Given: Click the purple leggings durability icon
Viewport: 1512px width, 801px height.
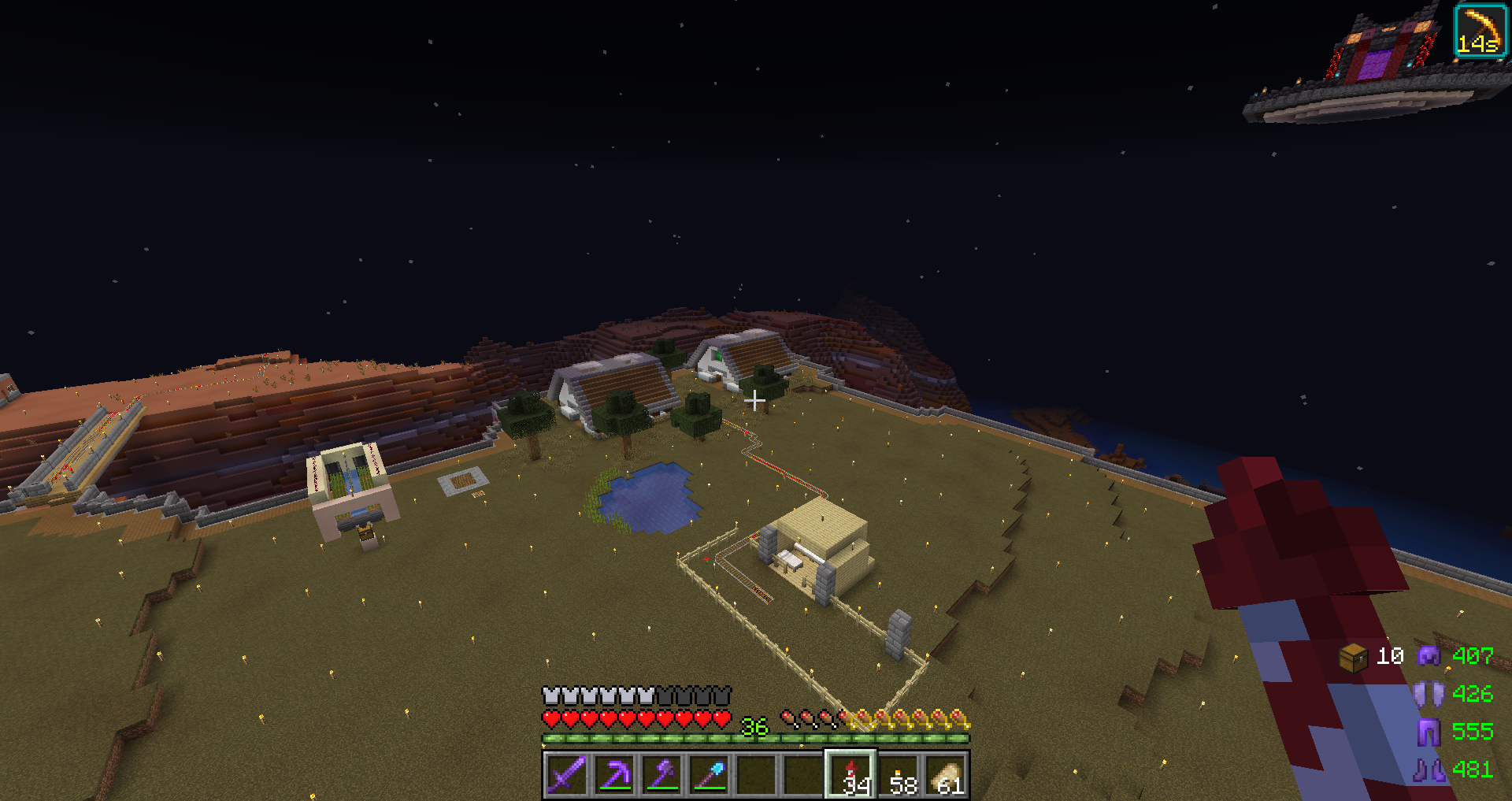Looking at the screenshot, I should coord(1429,732).
